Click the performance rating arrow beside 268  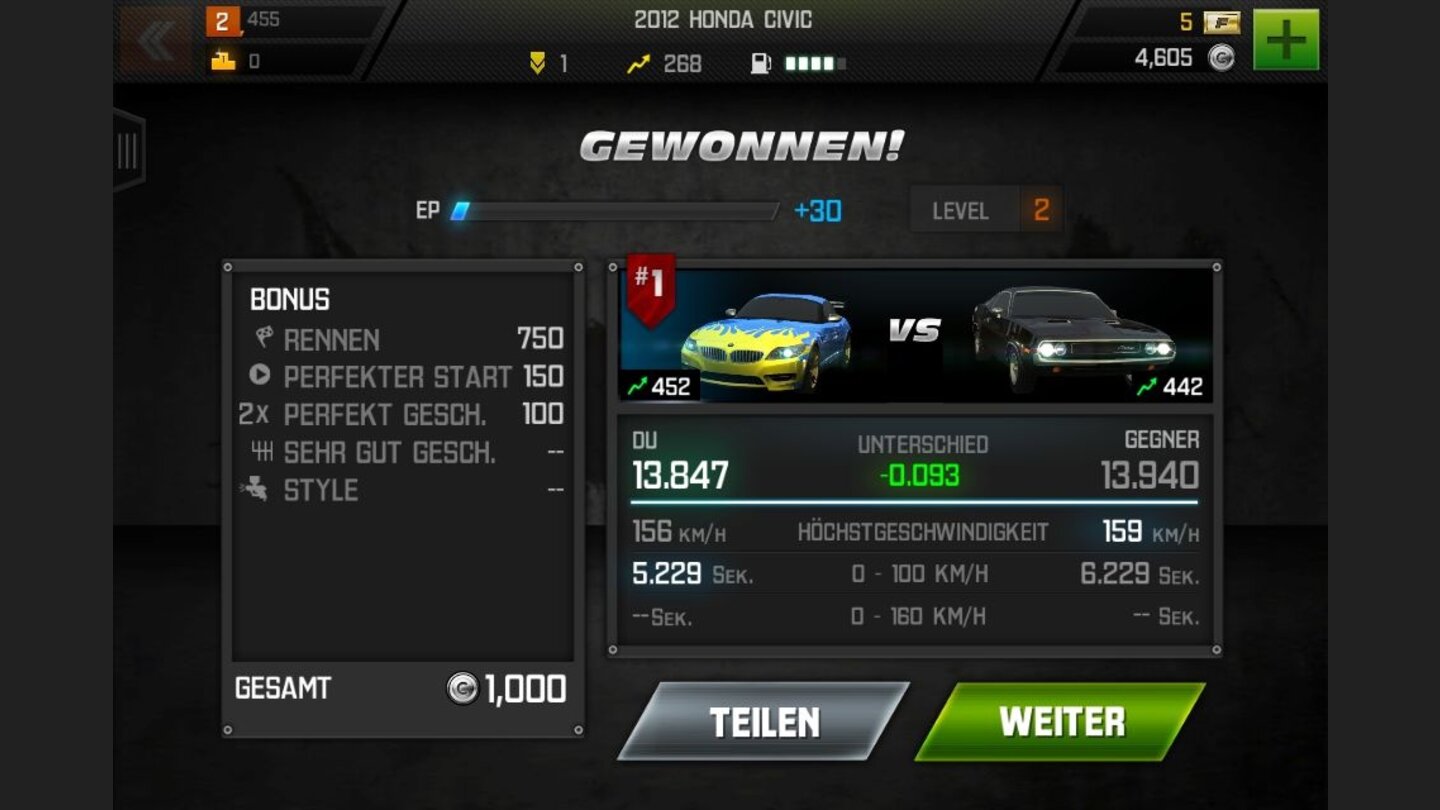click(x=636, y=63)
